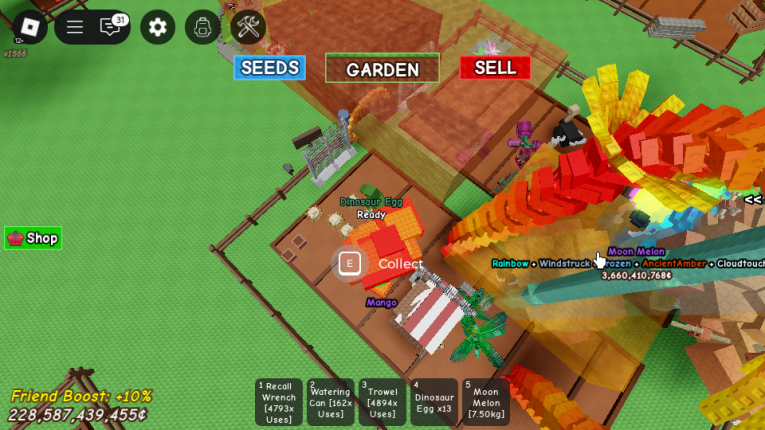765x430 pixels.
Task: Equip the Watering Can from the hotbar
Action: [330, 402]
